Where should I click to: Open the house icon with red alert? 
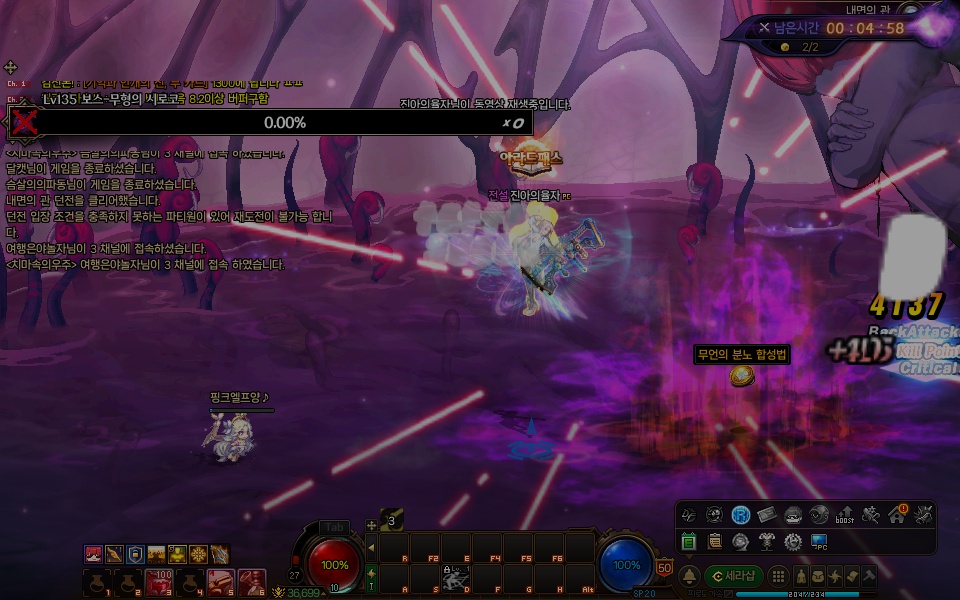tap(897, 514)
